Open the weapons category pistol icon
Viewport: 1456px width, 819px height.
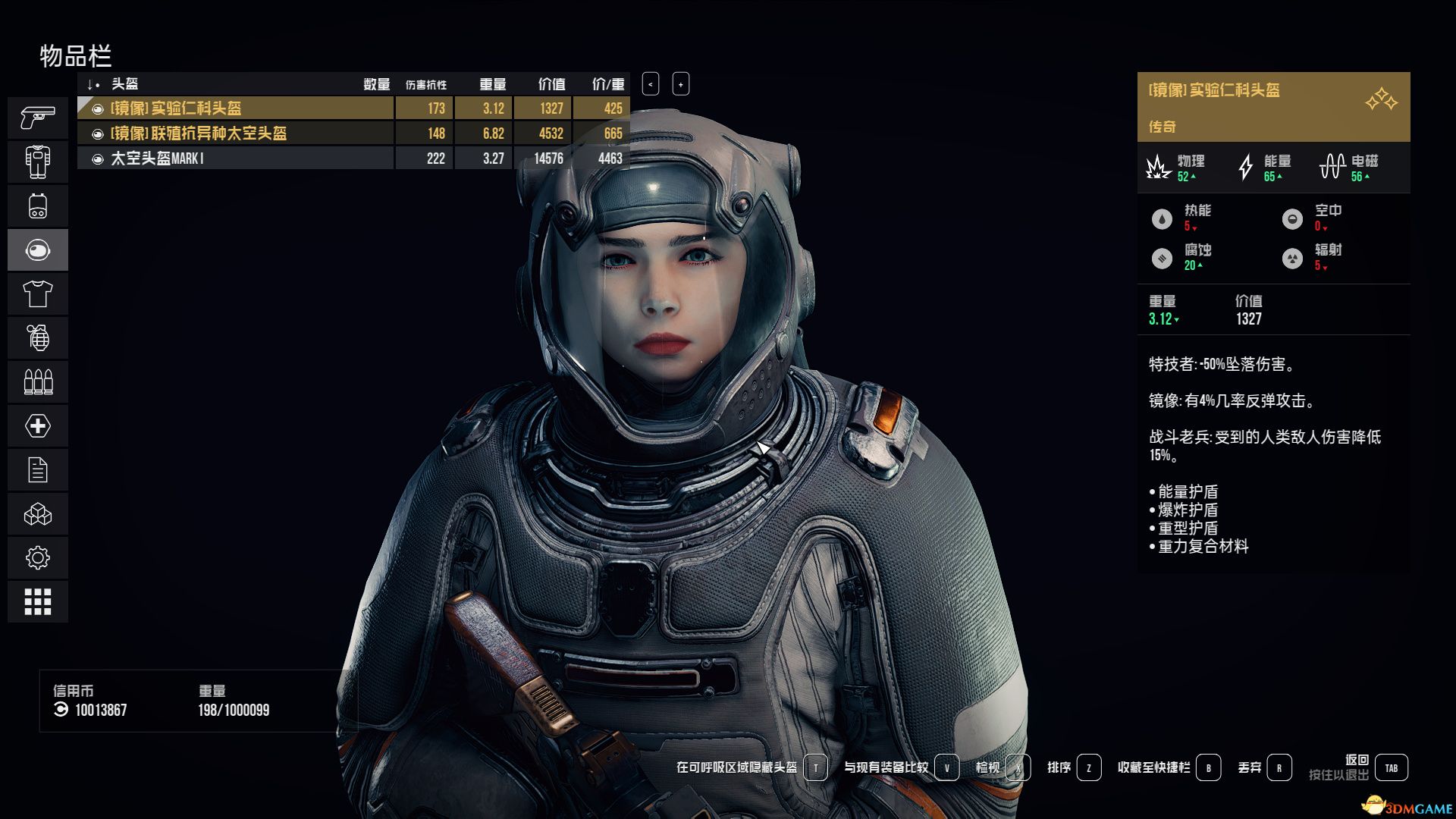click(38, 118)
